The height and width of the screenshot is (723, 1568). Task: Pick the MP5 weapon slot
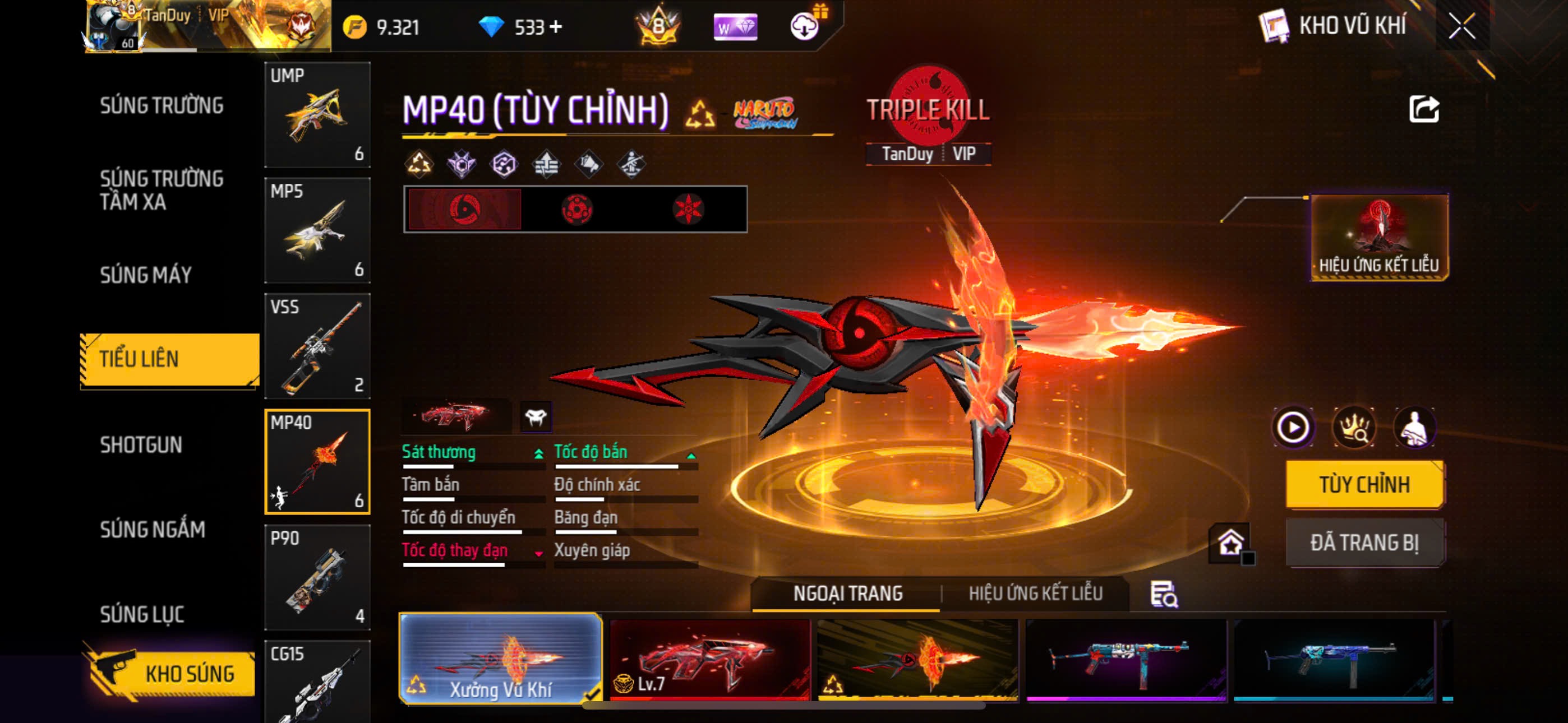(x=317, y=230)
